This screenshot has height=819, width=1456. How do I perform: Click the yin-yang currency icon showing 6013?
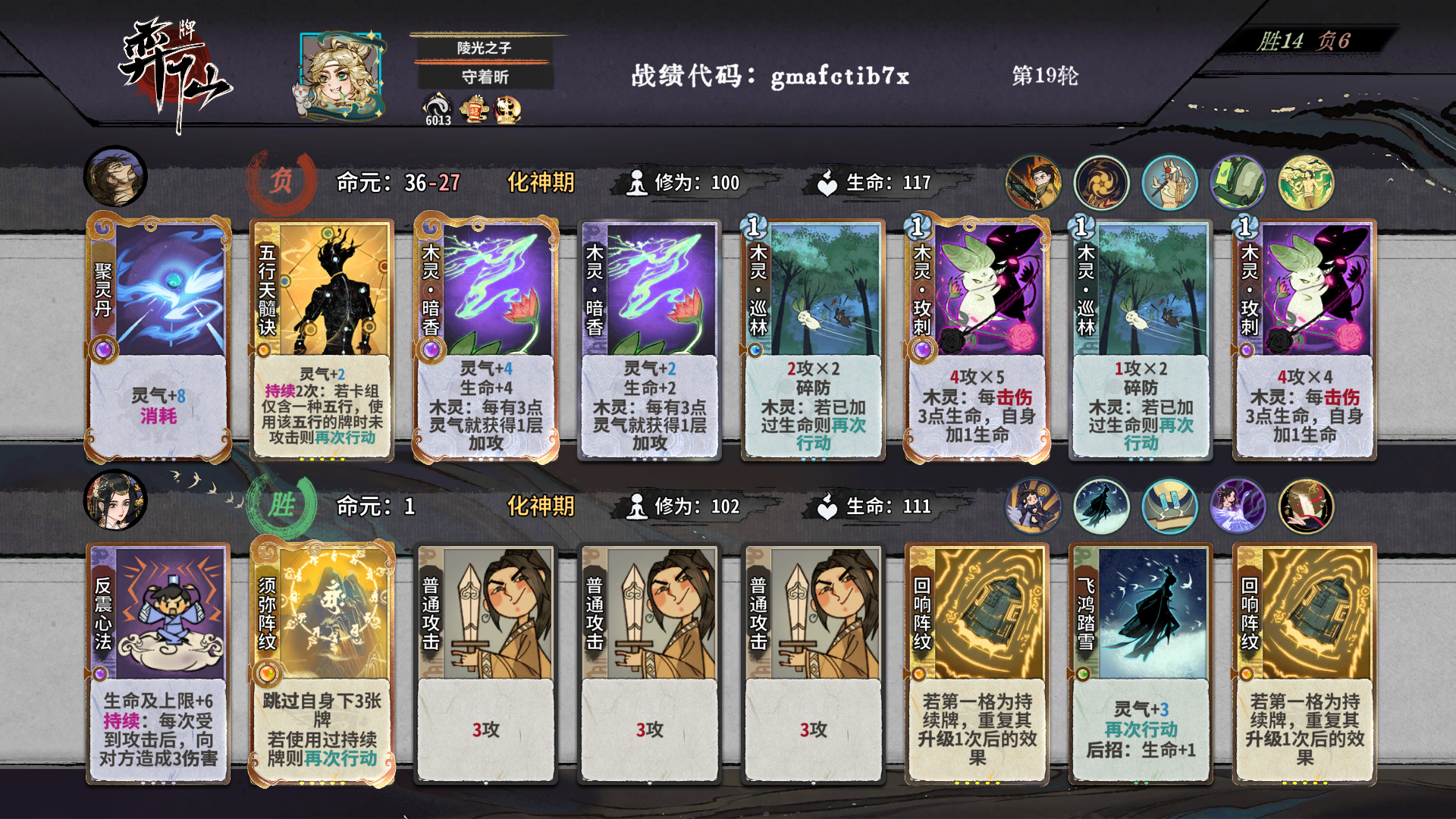[x=434, y=106]
